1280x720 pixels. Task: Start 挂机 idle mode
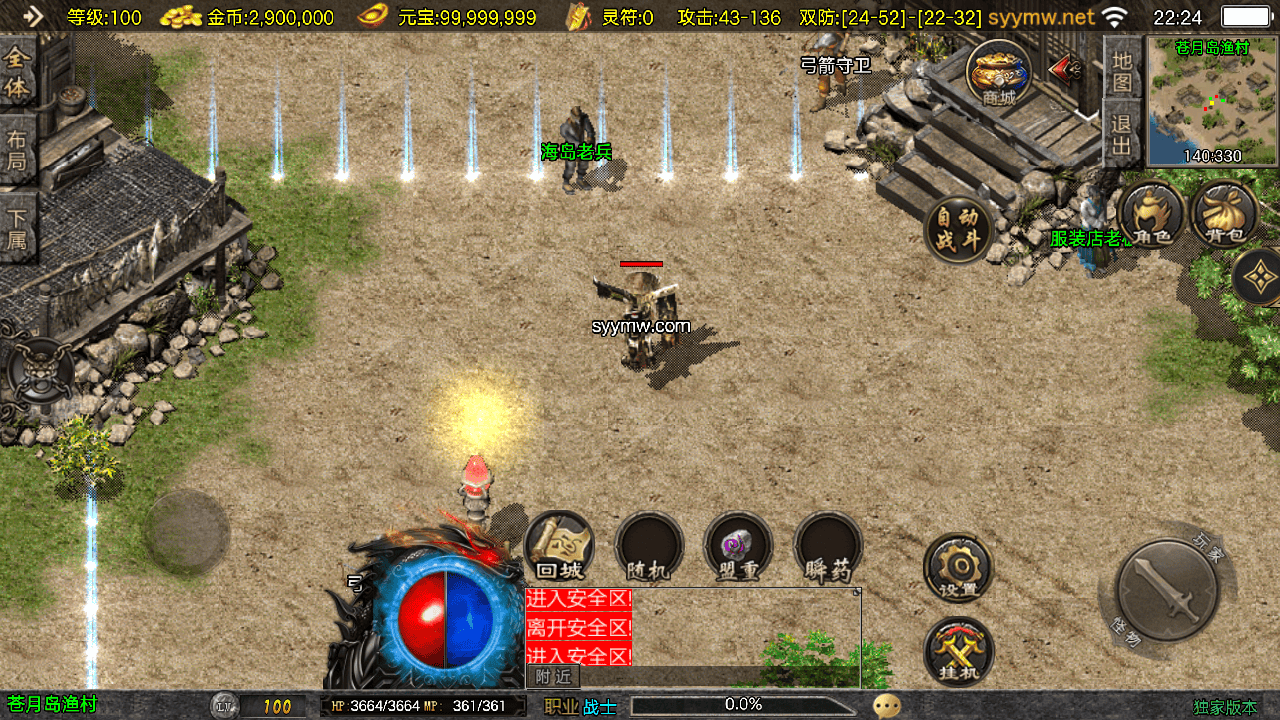pos(958,651)
